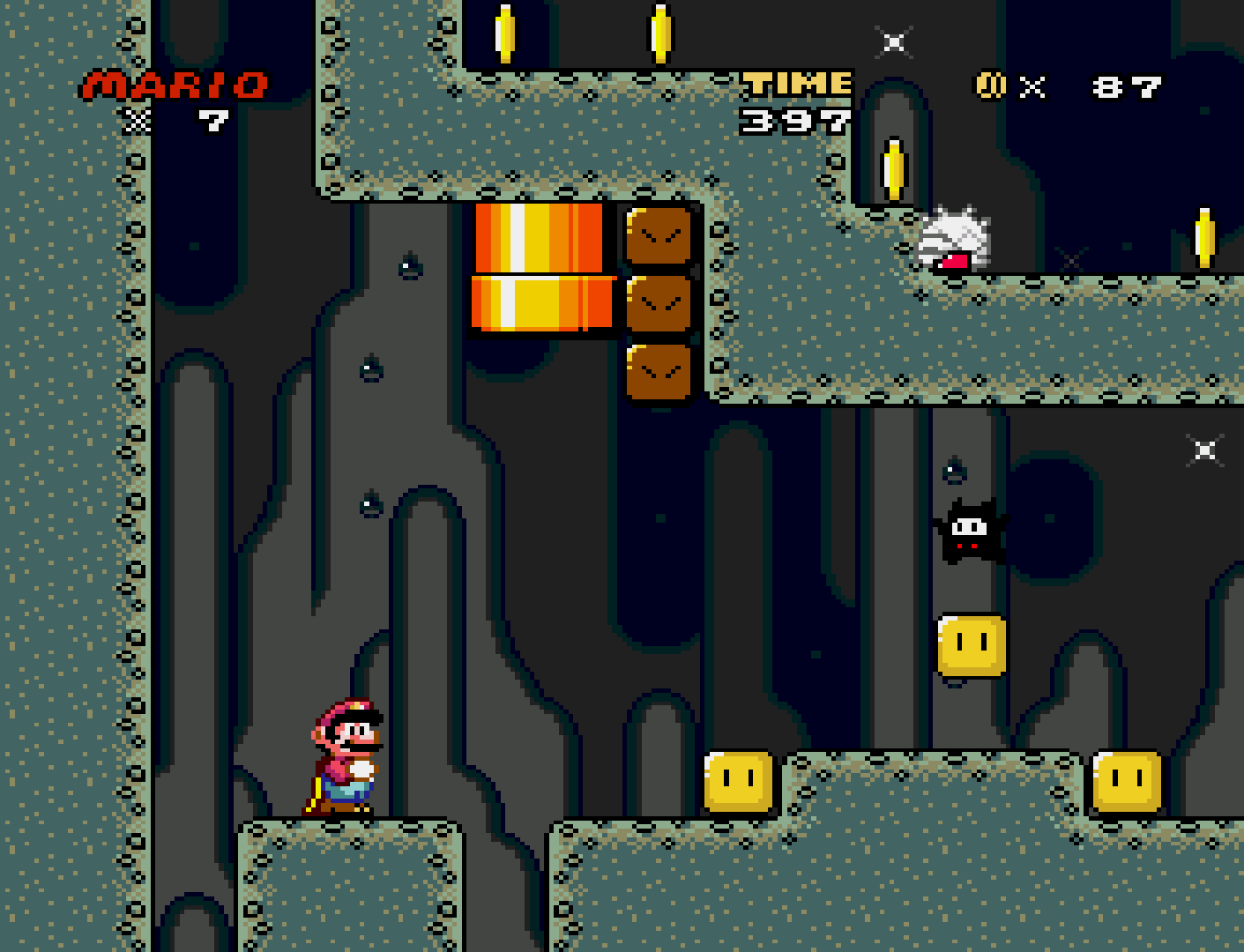The image size is (1244, 952).
Task: Click the yellow pipe's lower segment
Action: (x=542, y=304)
